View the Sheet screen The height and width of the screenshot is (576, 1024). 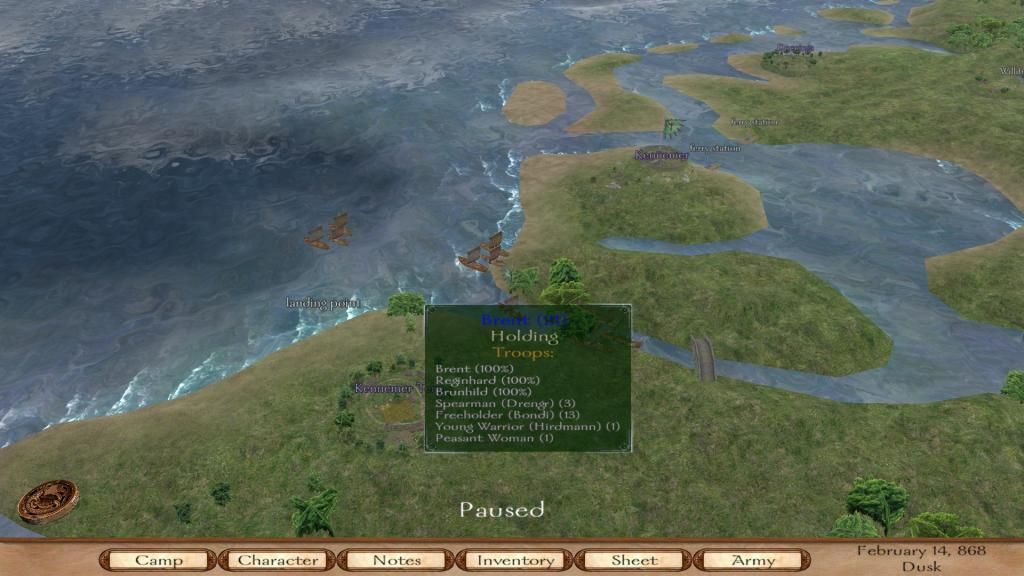click(x=634, y=560)
